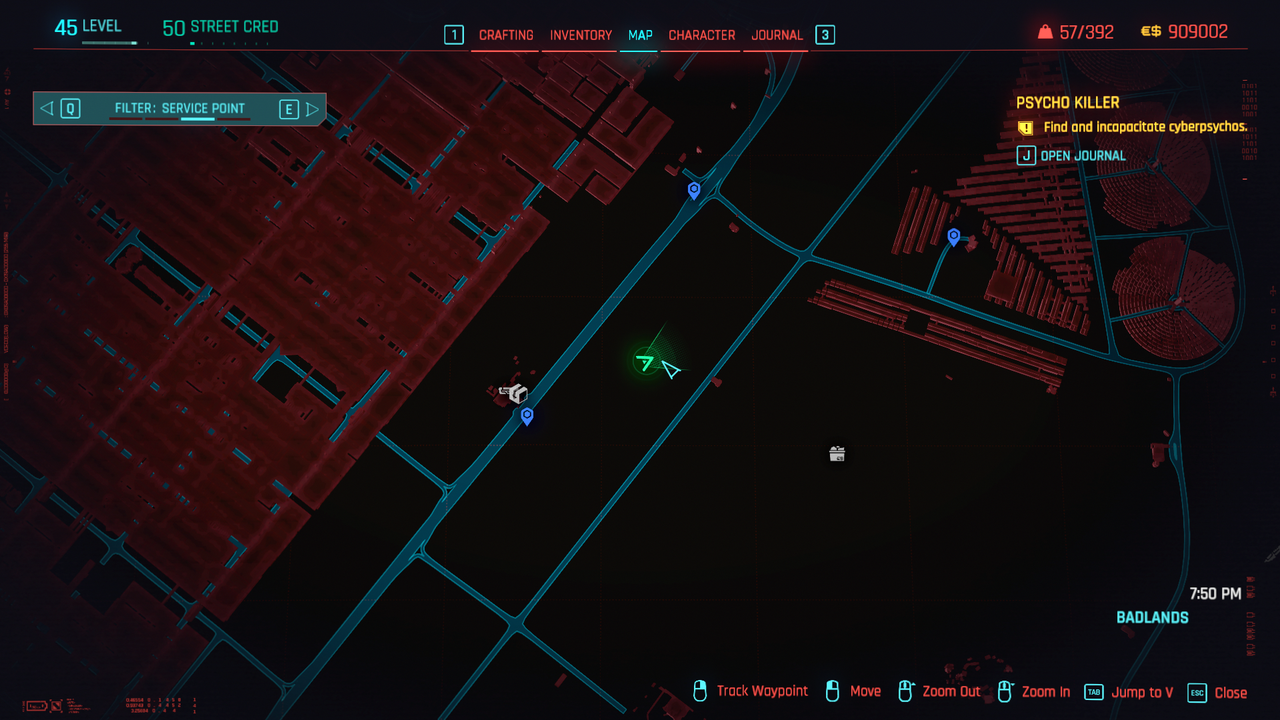
Task: Select the Map tab
Action: tap(640, 35)
